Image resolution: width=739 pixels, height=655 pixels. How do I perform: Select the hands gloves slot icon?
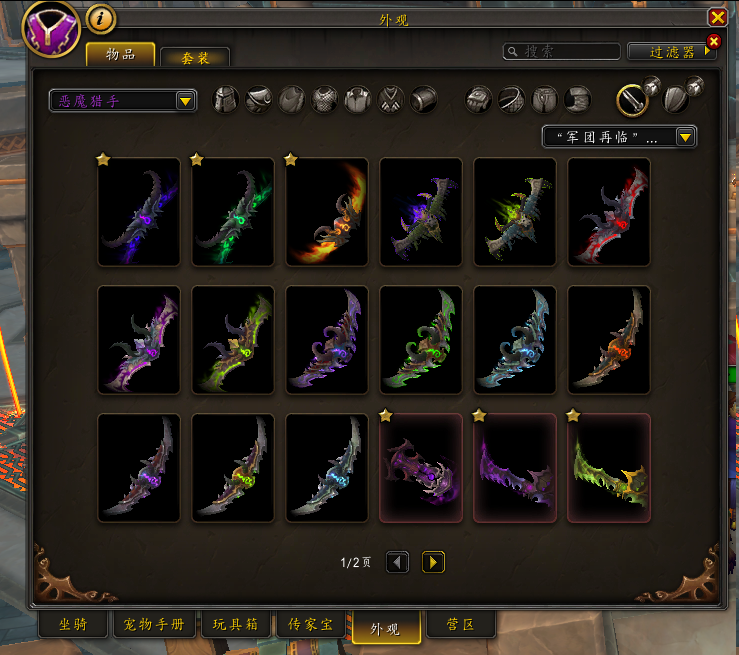pos(480,99)
